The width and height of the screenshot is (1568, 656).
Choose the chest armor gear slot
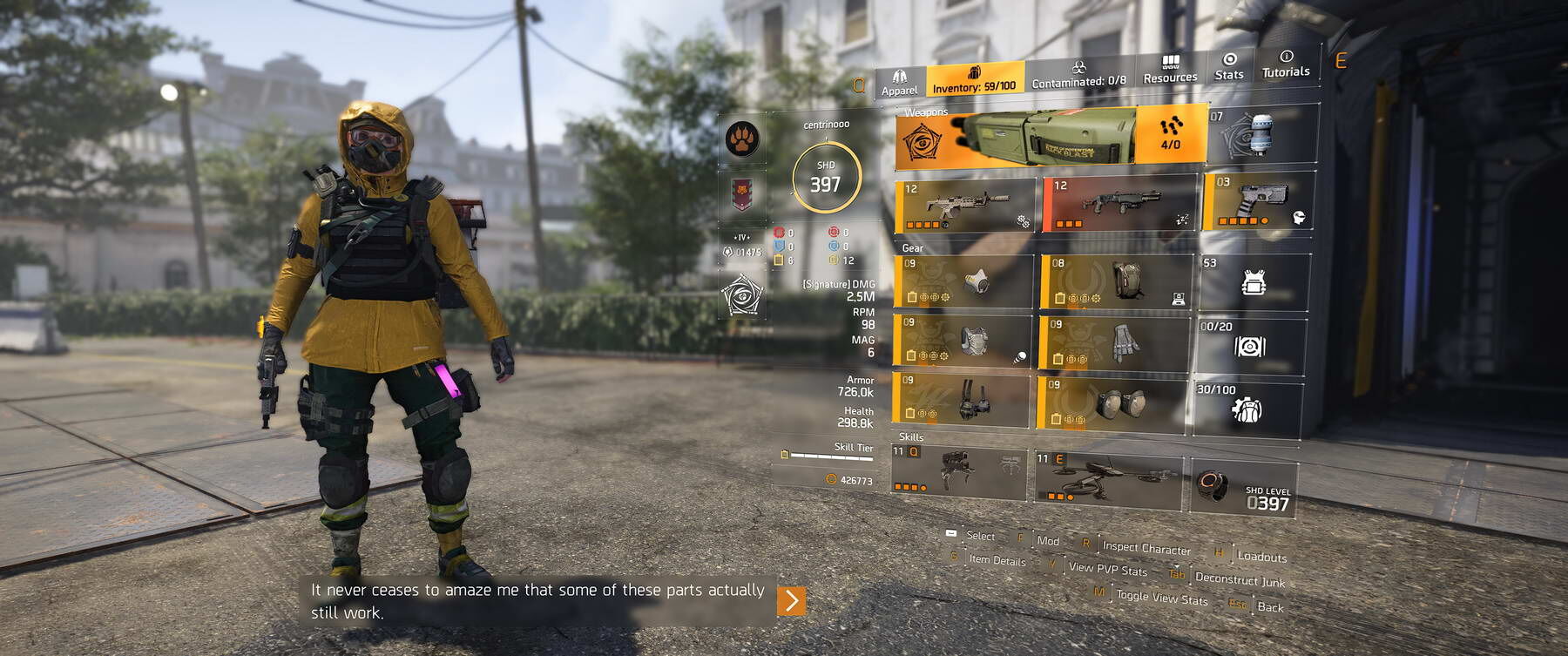[963, 341]
